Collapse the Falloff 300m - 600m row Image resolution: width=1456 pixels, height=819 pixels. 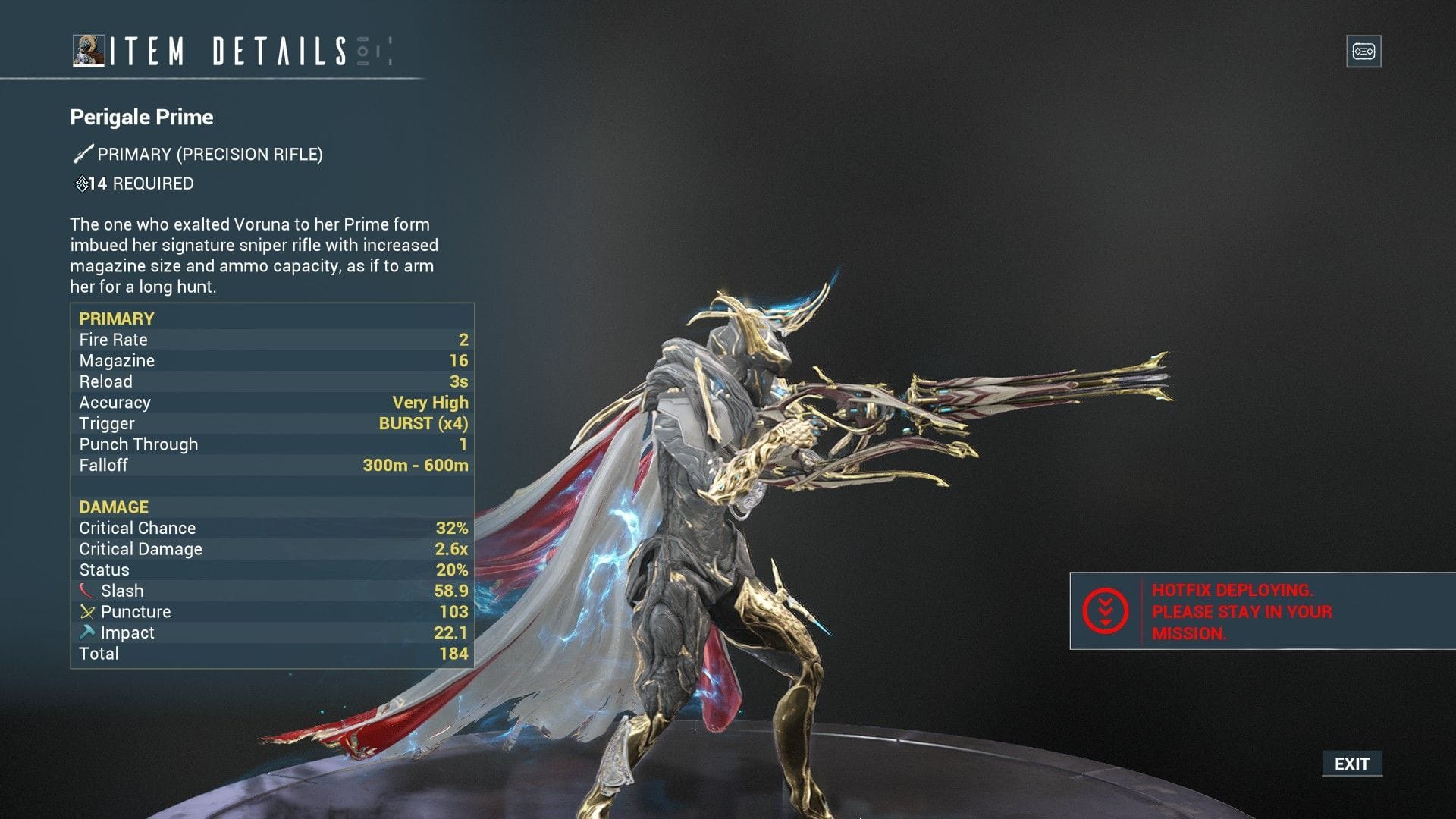click(x=273, y=465)
